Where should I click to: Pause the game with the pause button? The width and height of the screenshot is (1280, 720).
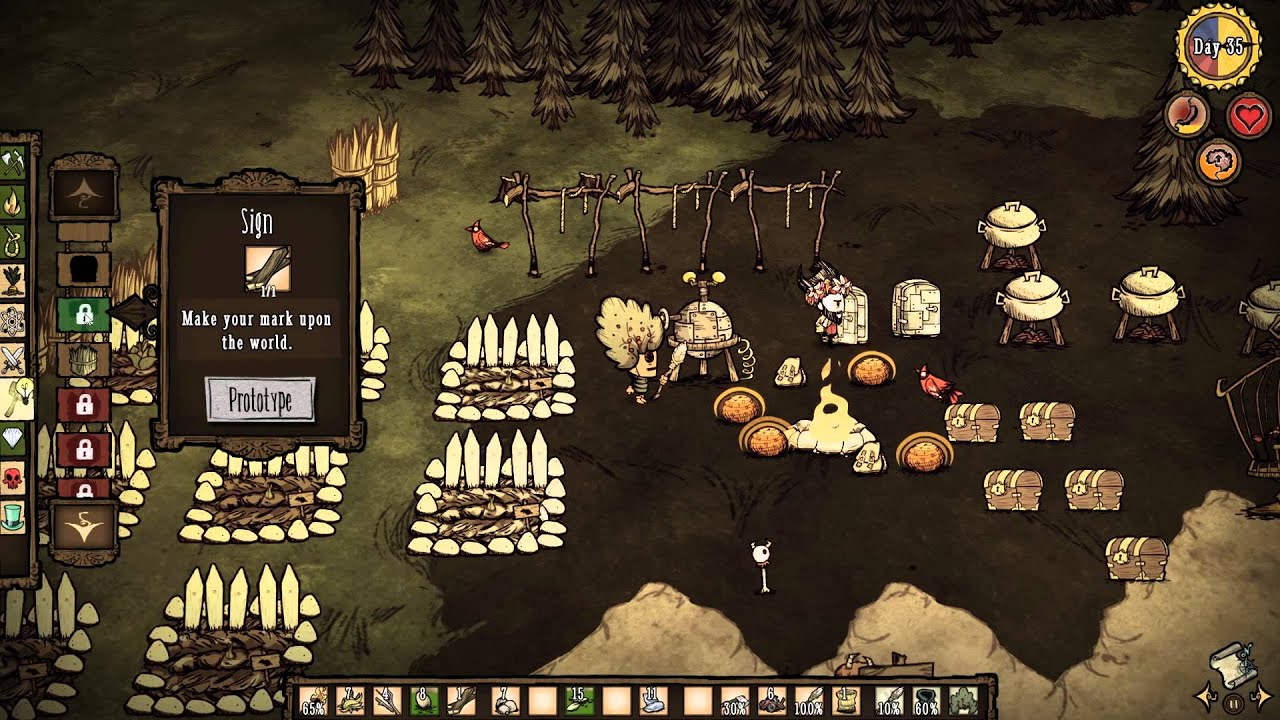[x=1233, y=702]
